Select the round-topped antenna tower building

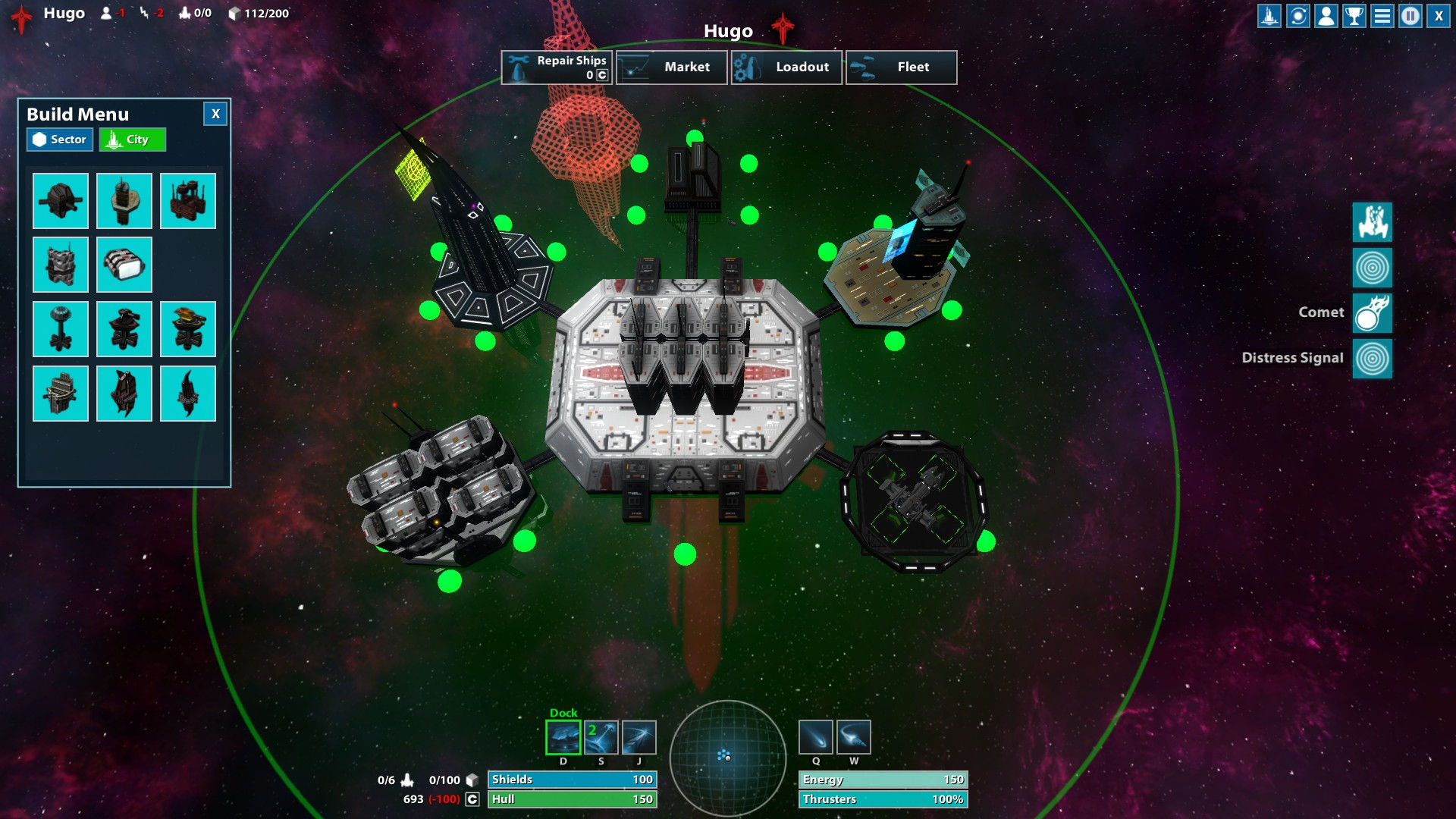click(61, 329)
